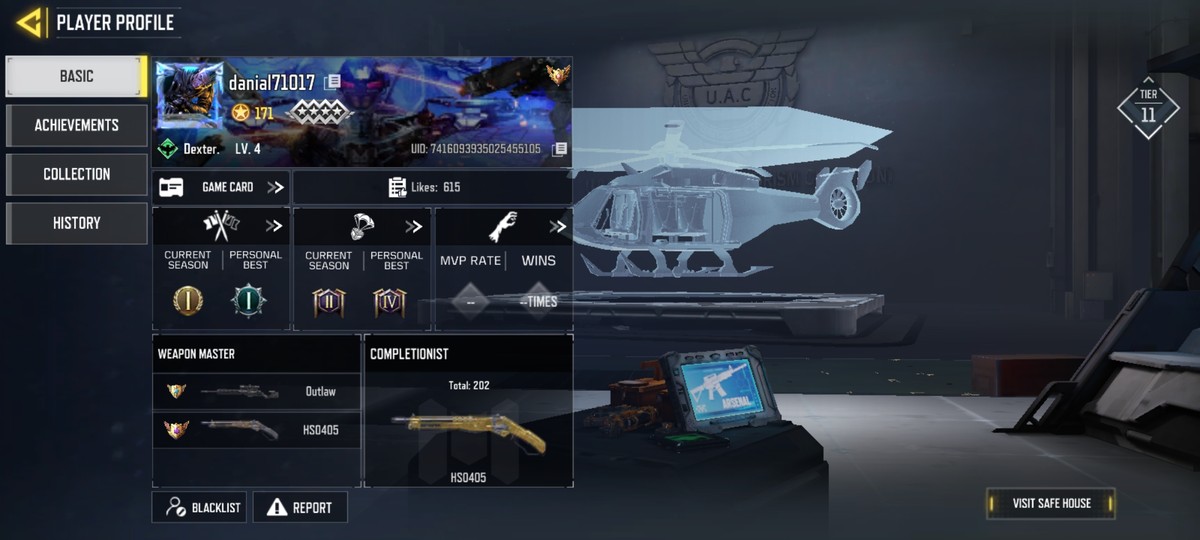Screen dimensions: 1200x540
Task: Click the Likes counter button
Action: coord(432,187)
